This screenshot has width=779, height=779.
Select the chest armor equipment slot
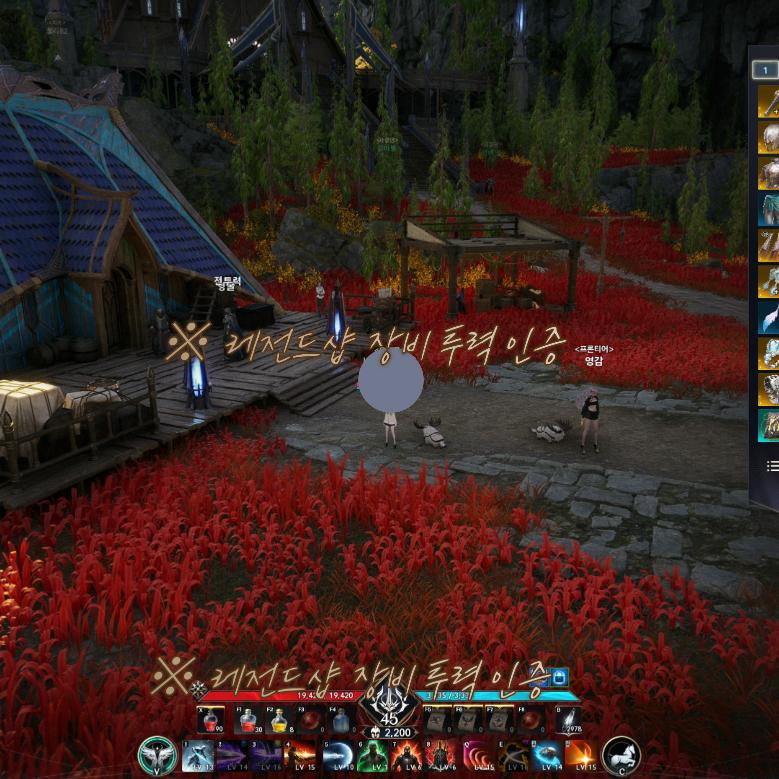769,173
